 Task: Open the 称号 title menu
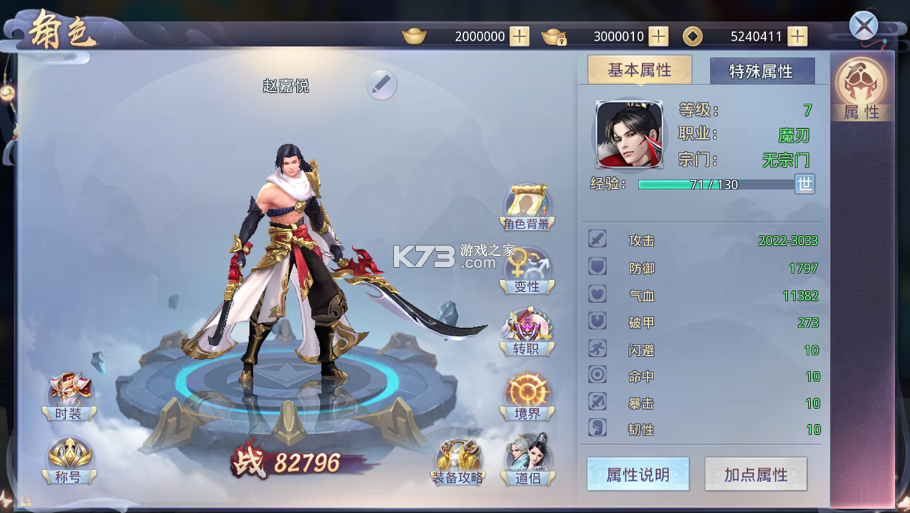(69, 461)
